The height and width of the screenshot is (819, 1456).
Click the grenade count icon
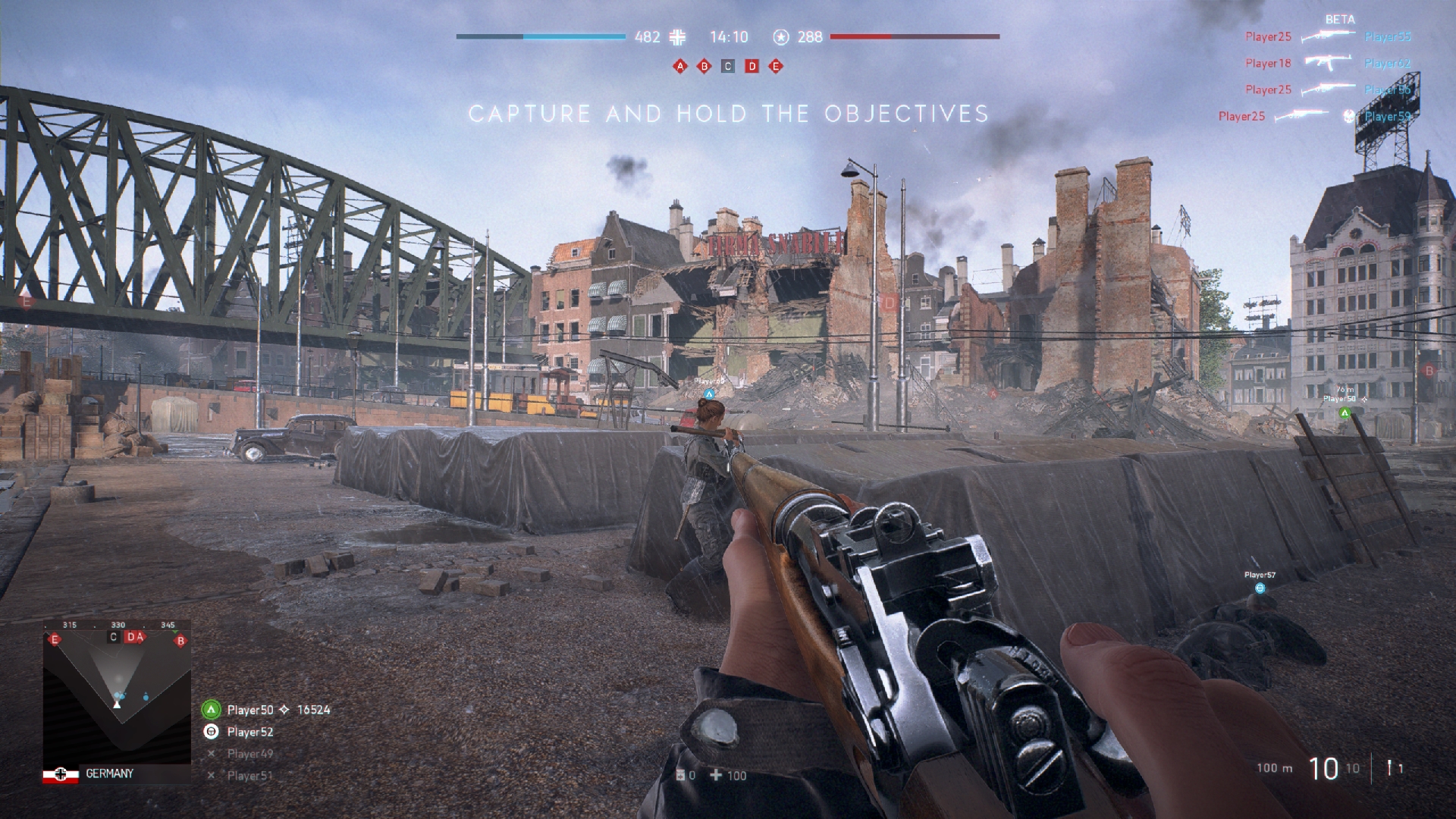tap(1389, 768)
